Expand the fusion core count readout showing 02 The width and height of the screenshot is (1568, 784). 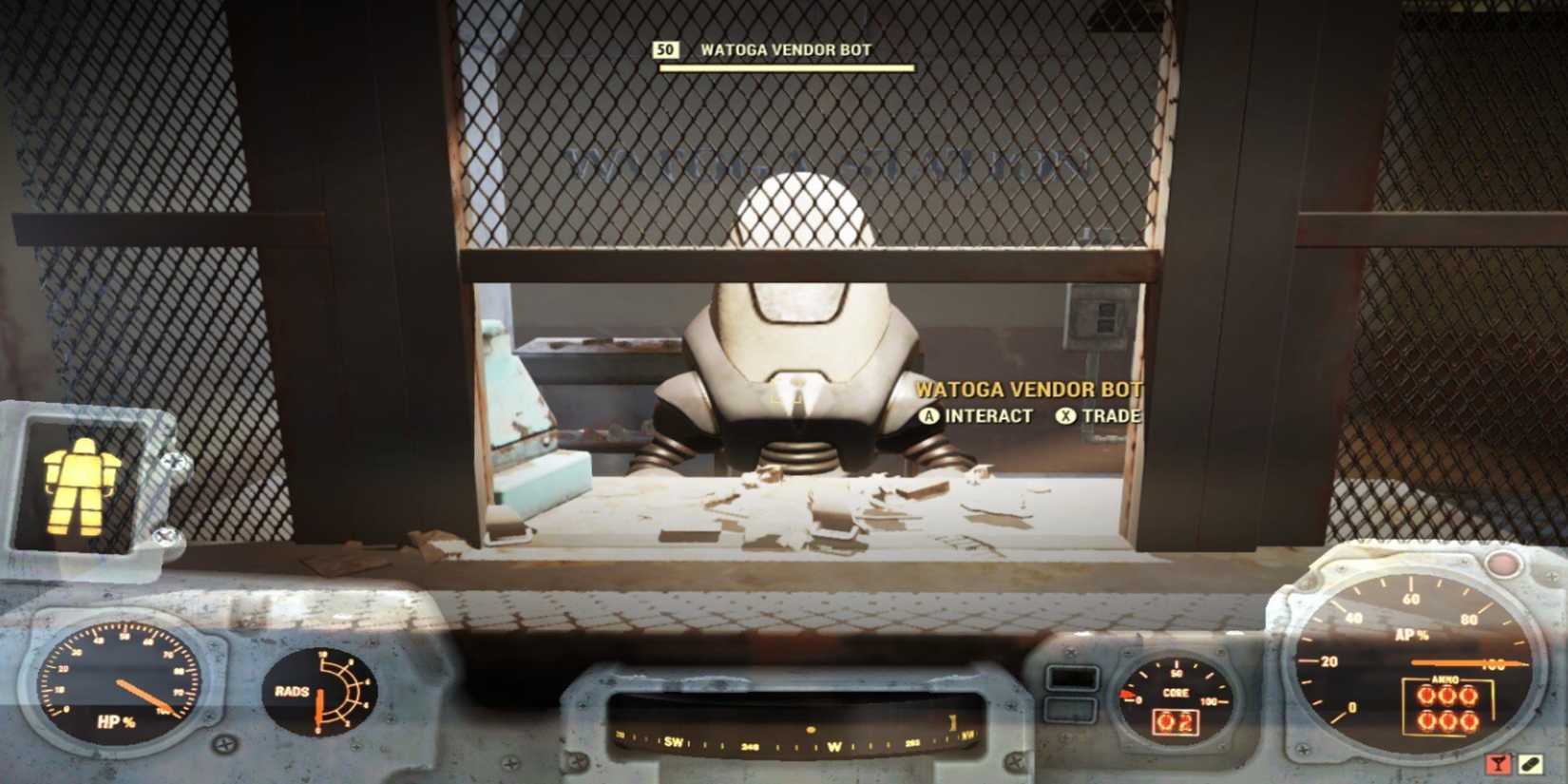(1176, 722)
